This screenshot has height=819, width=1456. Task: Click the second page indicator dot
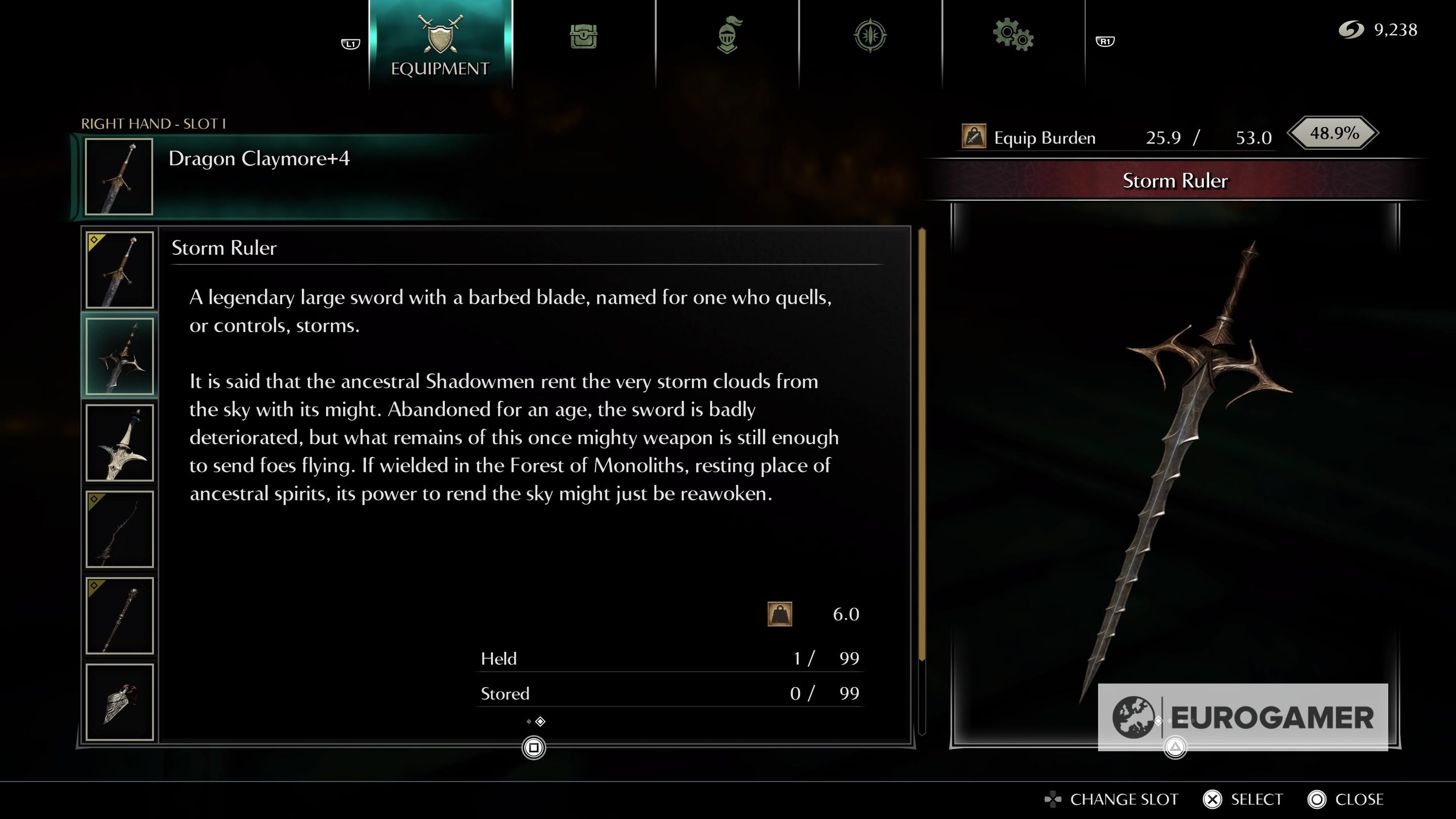coord(540,721)
